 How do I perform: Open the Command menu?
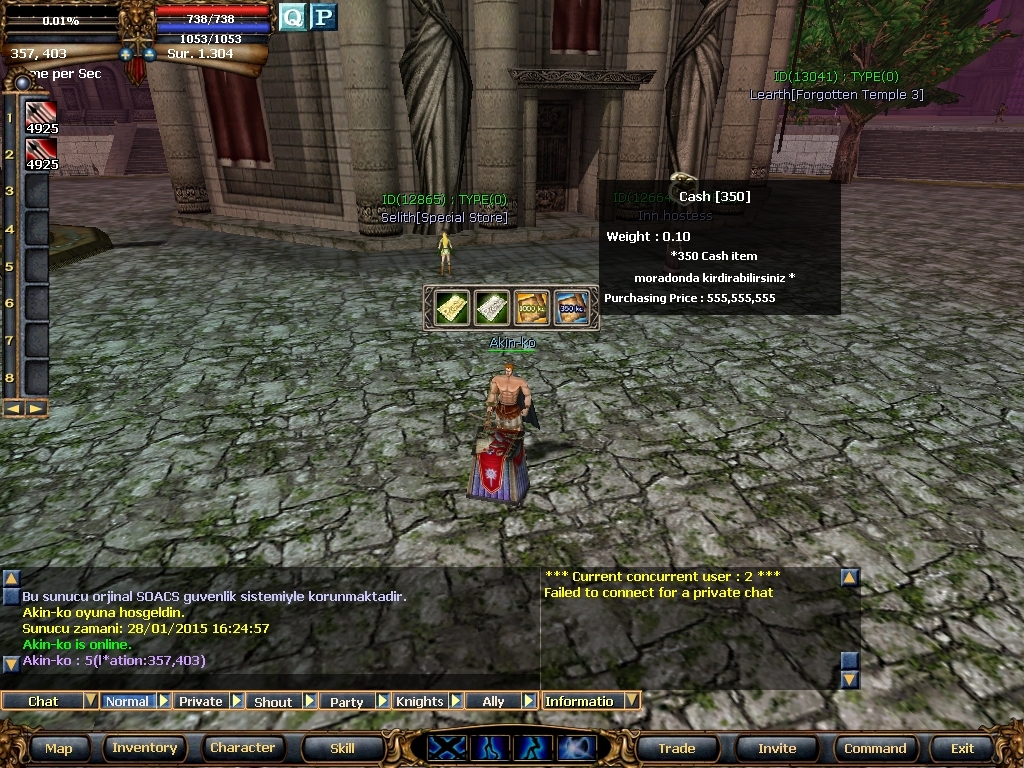[875, 748]
